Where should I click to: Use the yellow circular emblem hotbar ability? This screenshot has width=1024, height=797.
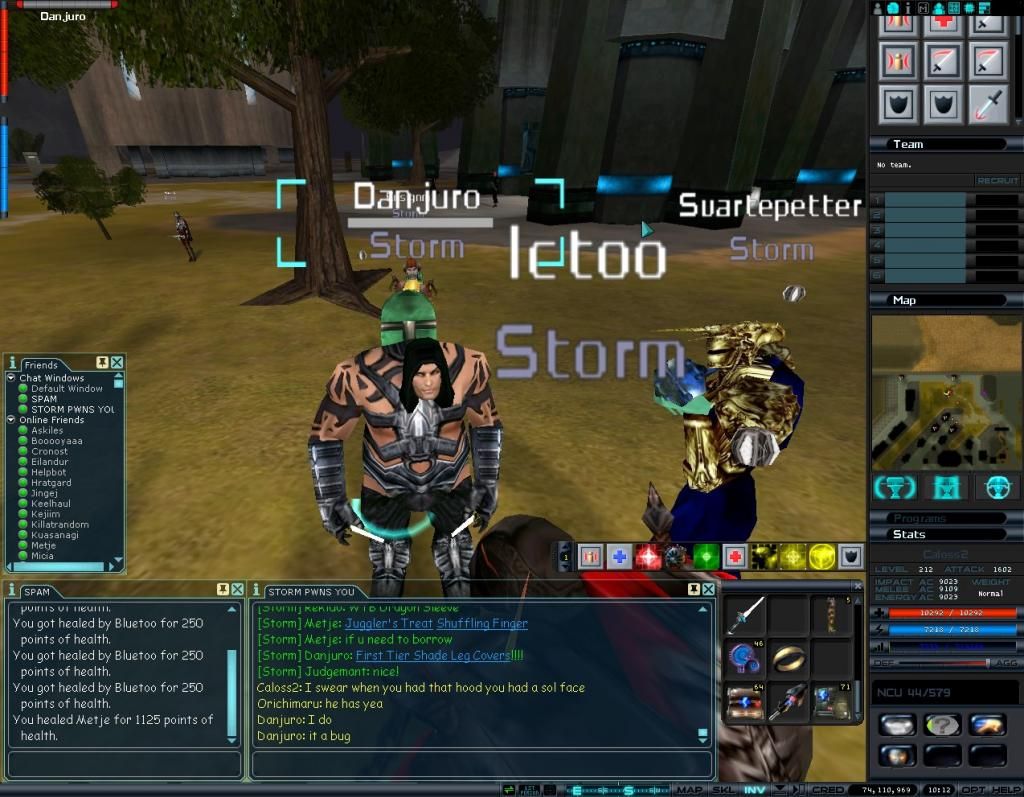pyautogui.click(x=822, y=556)
